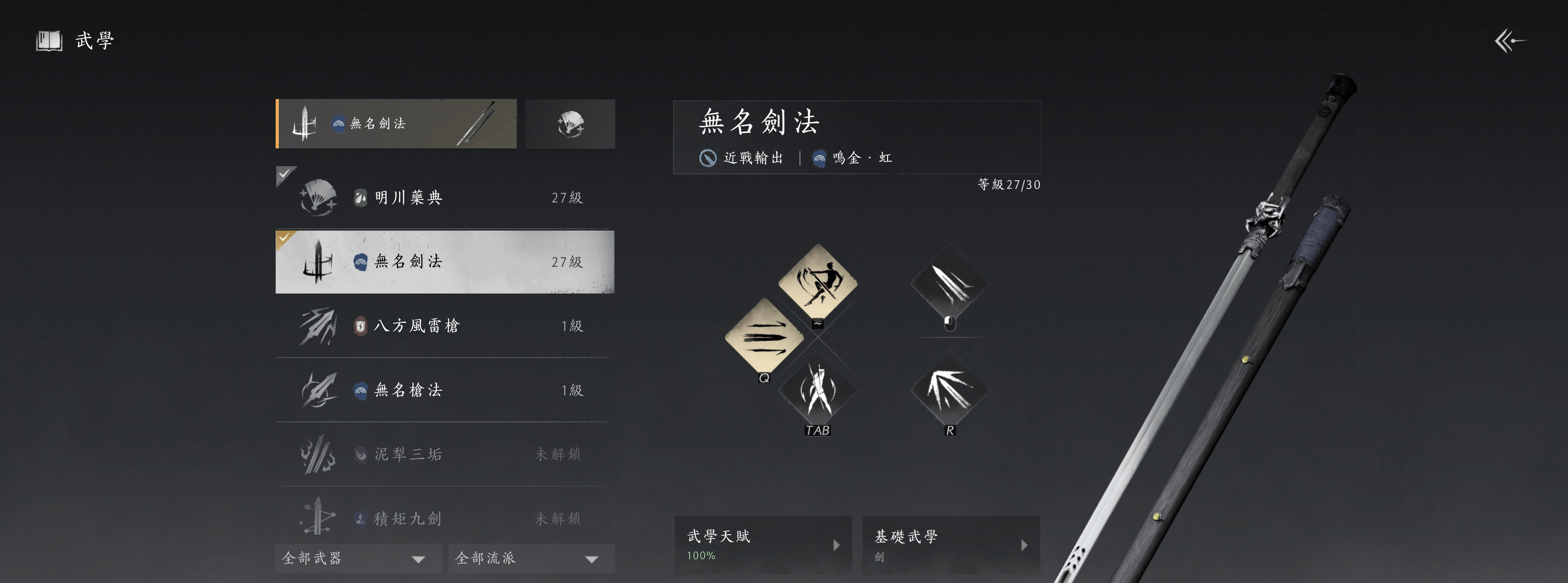The width and height of the screenshot is (1568, 583).
Task: Open the 武學 book icon in the header
Action: pos(49,41)
